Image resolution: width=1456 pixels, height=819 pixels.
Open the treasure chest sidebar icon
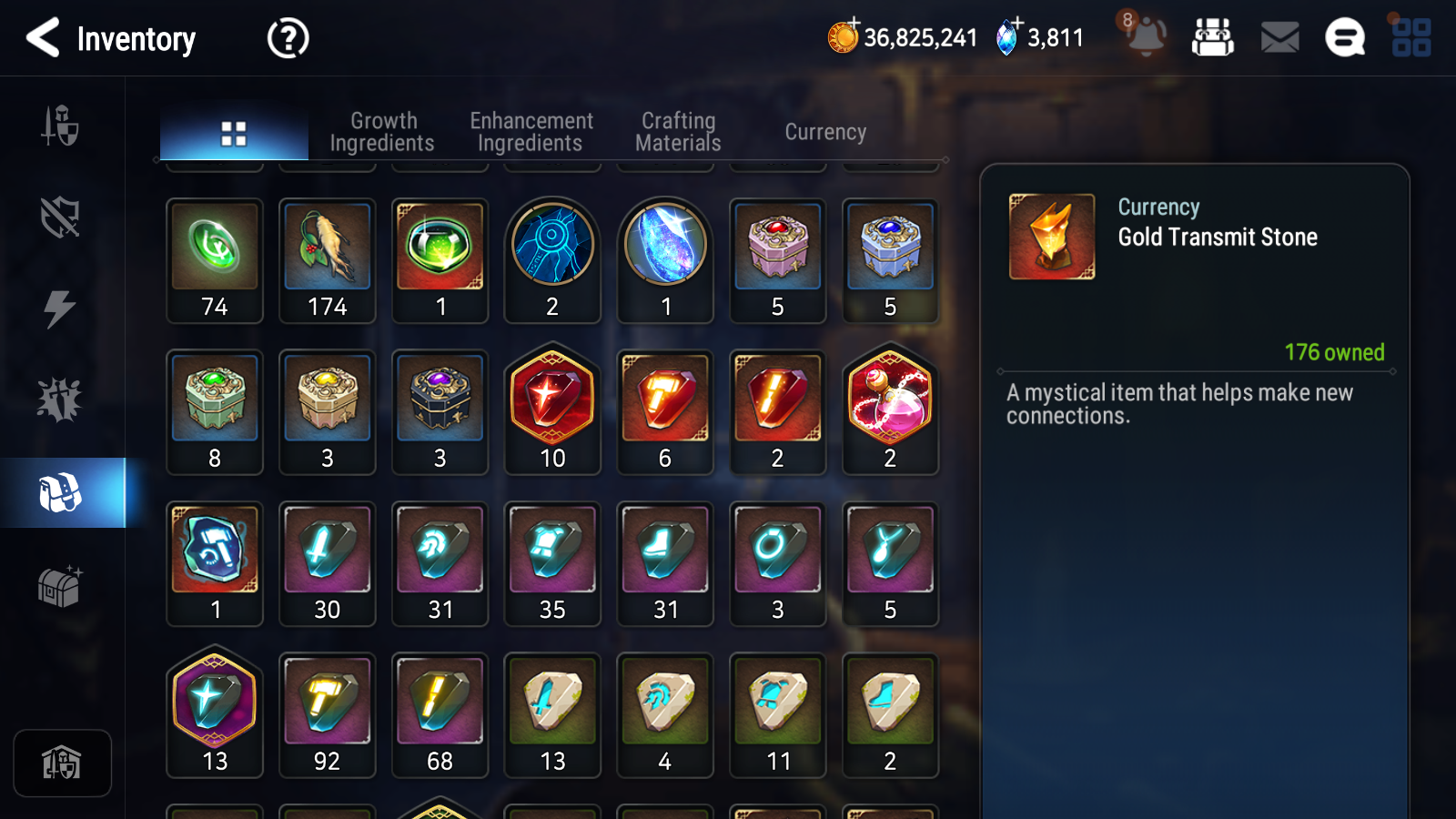61,587
